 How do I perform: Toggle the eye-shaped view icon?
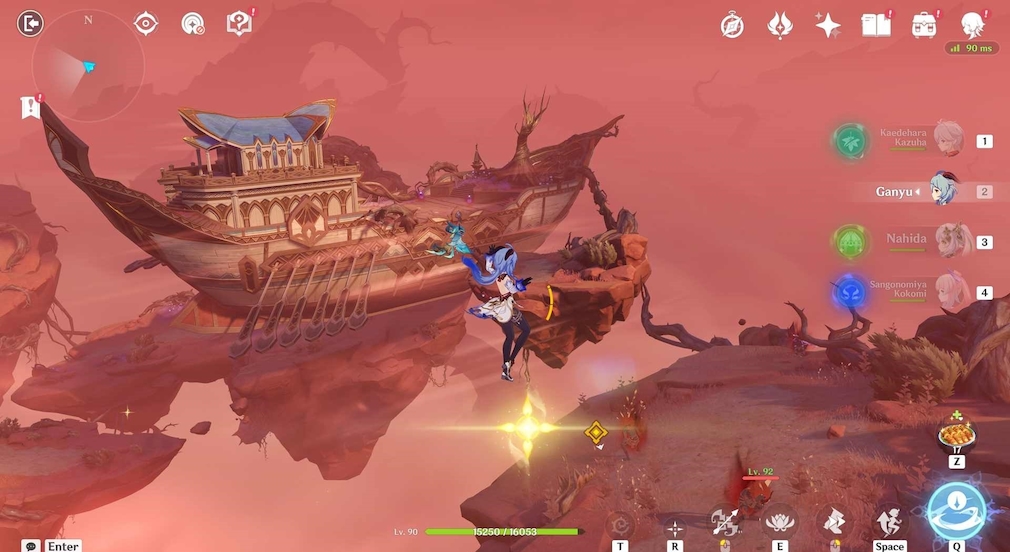tap(146, 23)
